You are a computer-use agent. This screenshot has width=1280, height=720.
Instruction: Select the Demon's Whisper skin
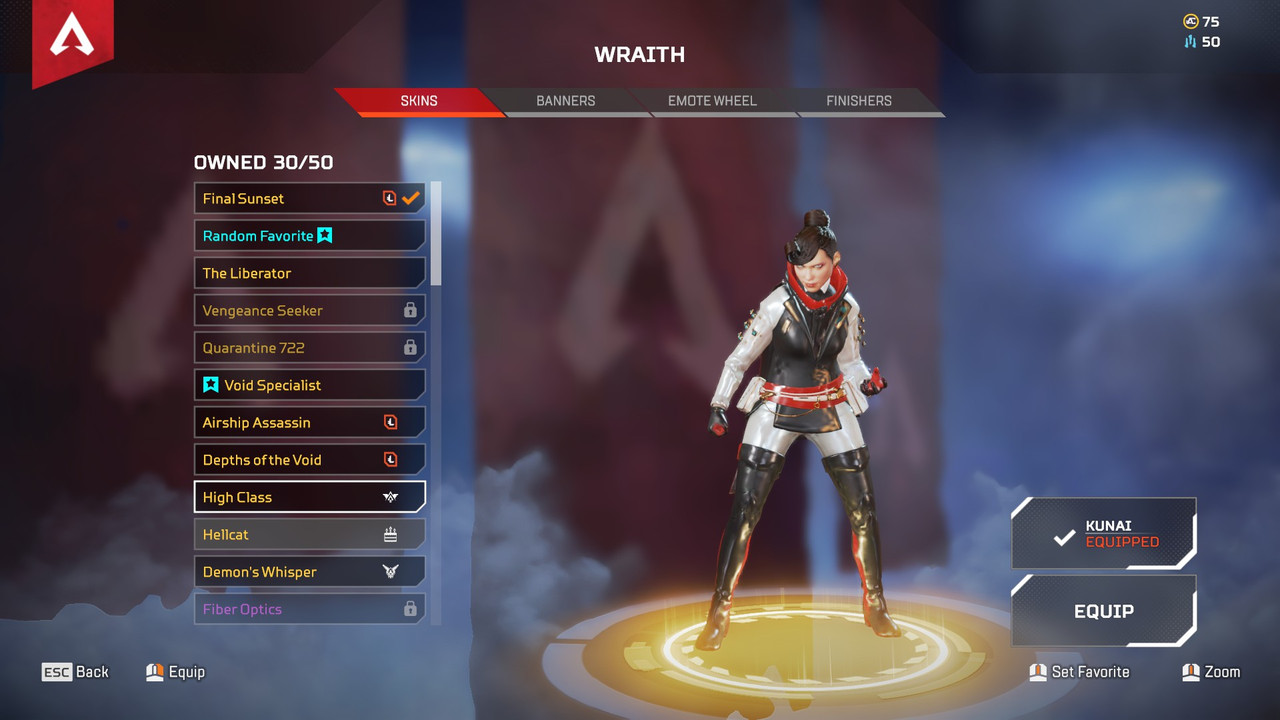(309, 572)
